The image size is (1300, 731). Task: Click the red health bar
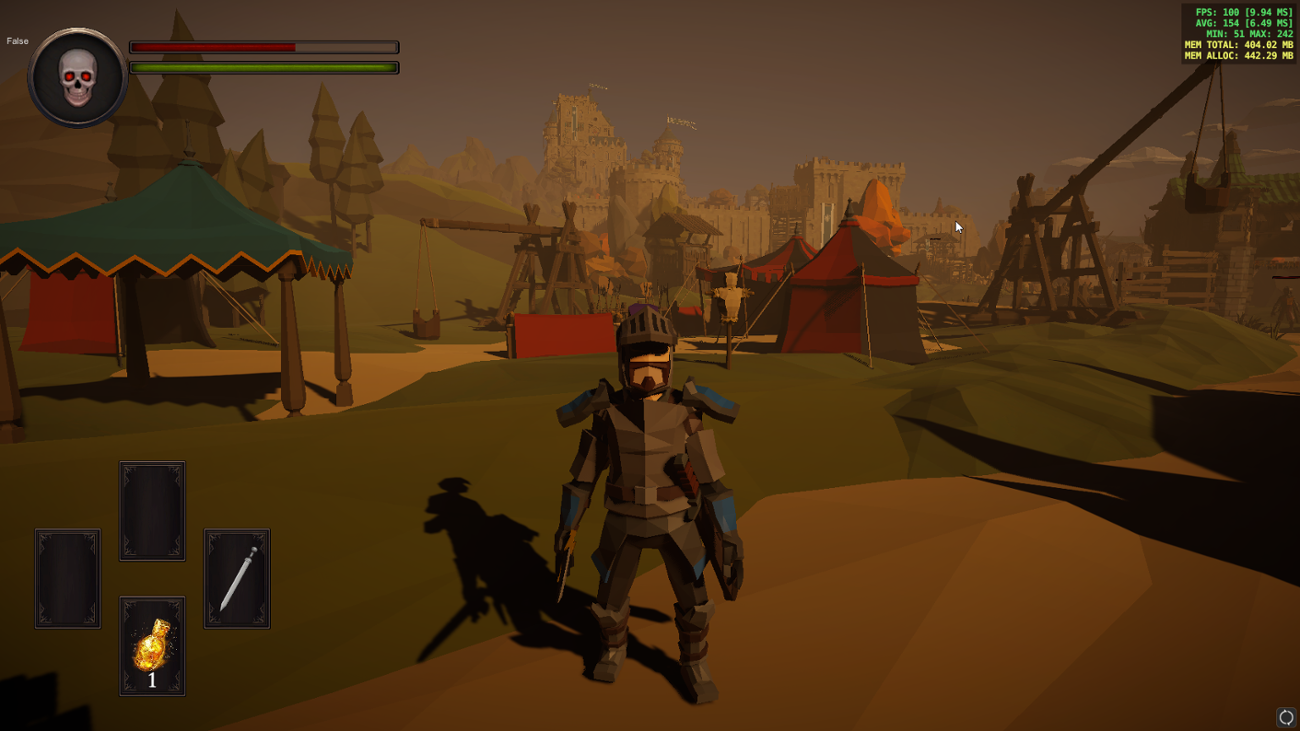tap(215, 46)
